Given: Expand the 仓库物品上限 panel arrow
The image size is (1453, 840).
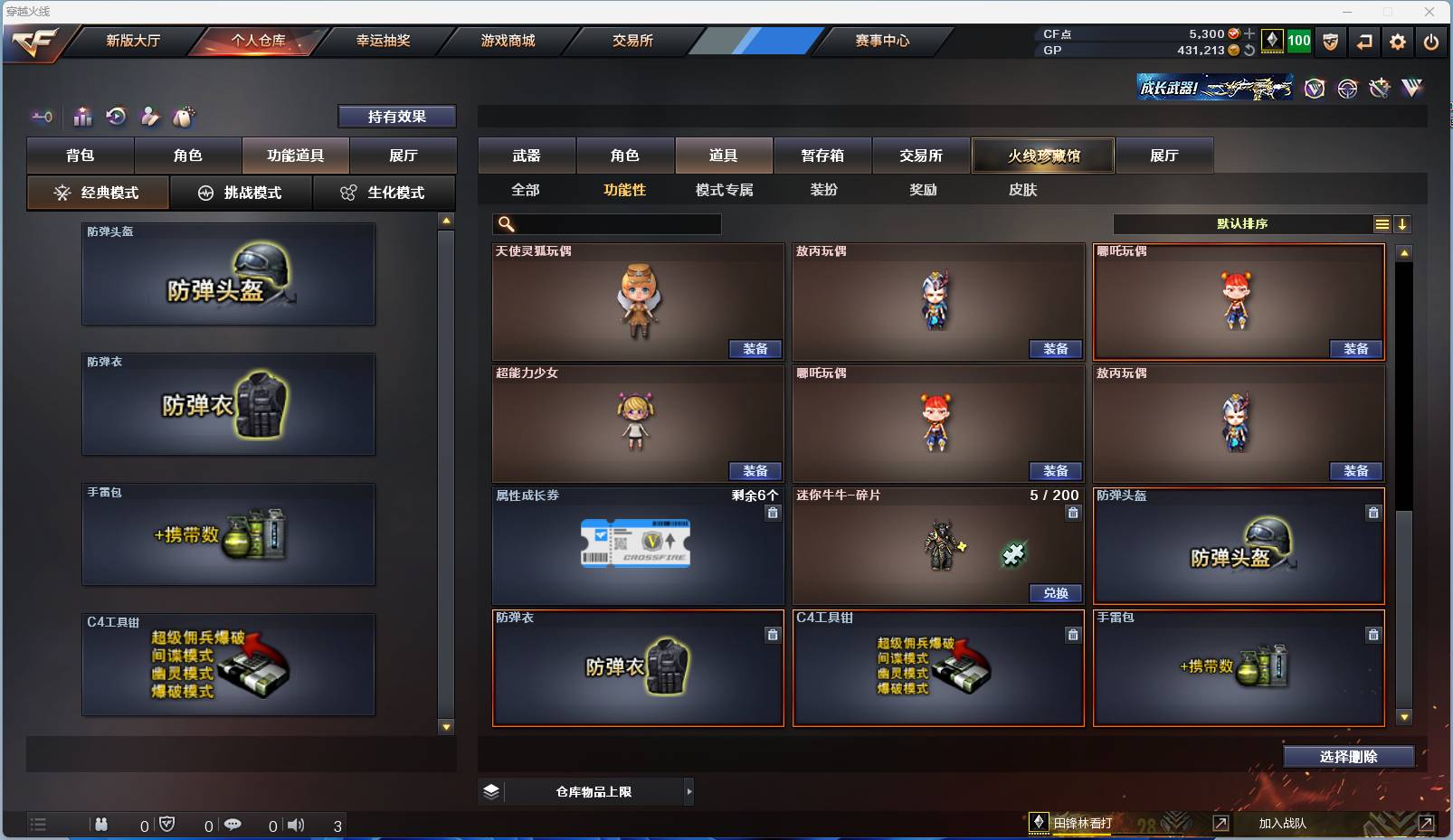Looking at the screenshot, I should tap(689, 791).
